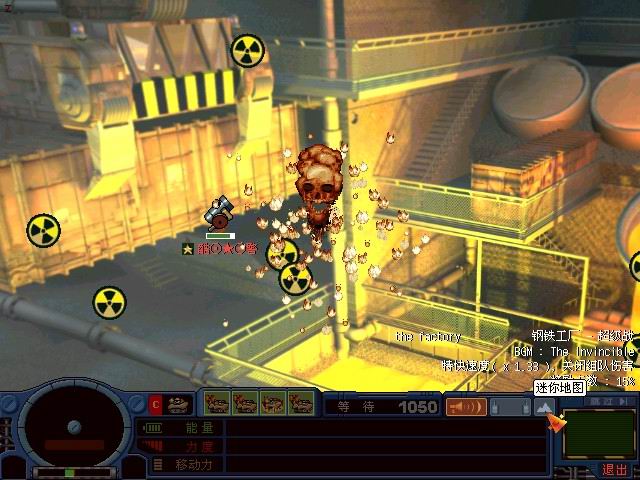Activate the orange megaphone broadcast button
This screenshot has width=640, height=480.
[466, 407]
